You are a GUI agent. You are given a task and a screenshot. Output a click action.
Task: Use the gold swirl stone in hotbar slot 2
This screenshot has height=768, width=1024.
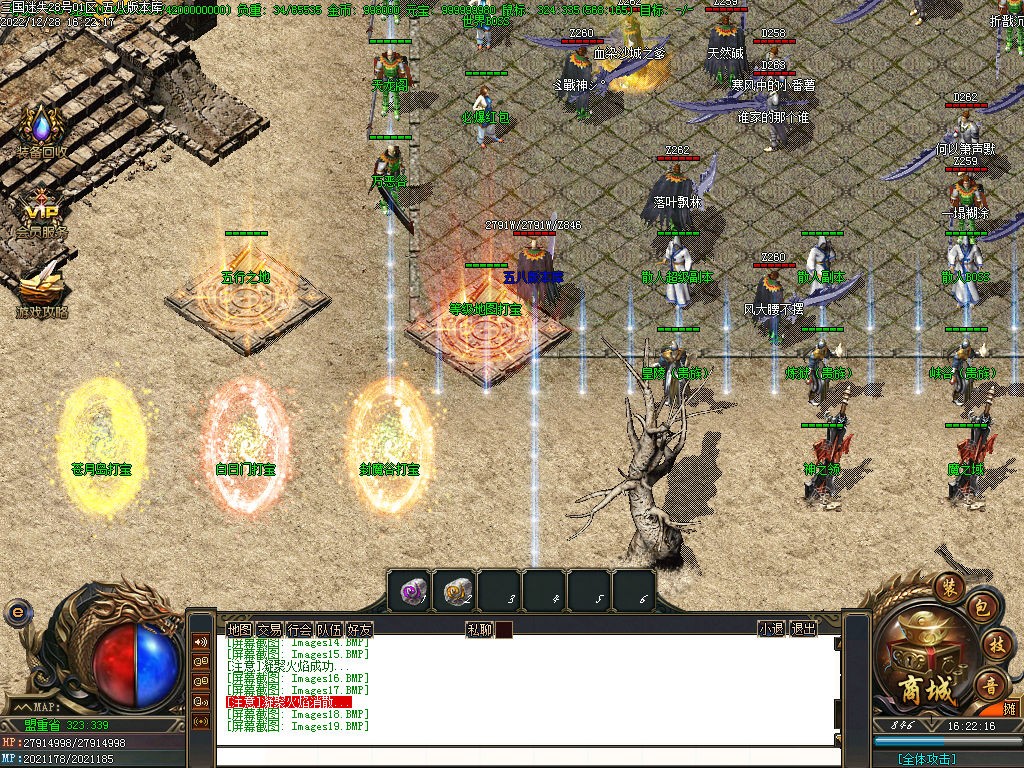(455, 591)
